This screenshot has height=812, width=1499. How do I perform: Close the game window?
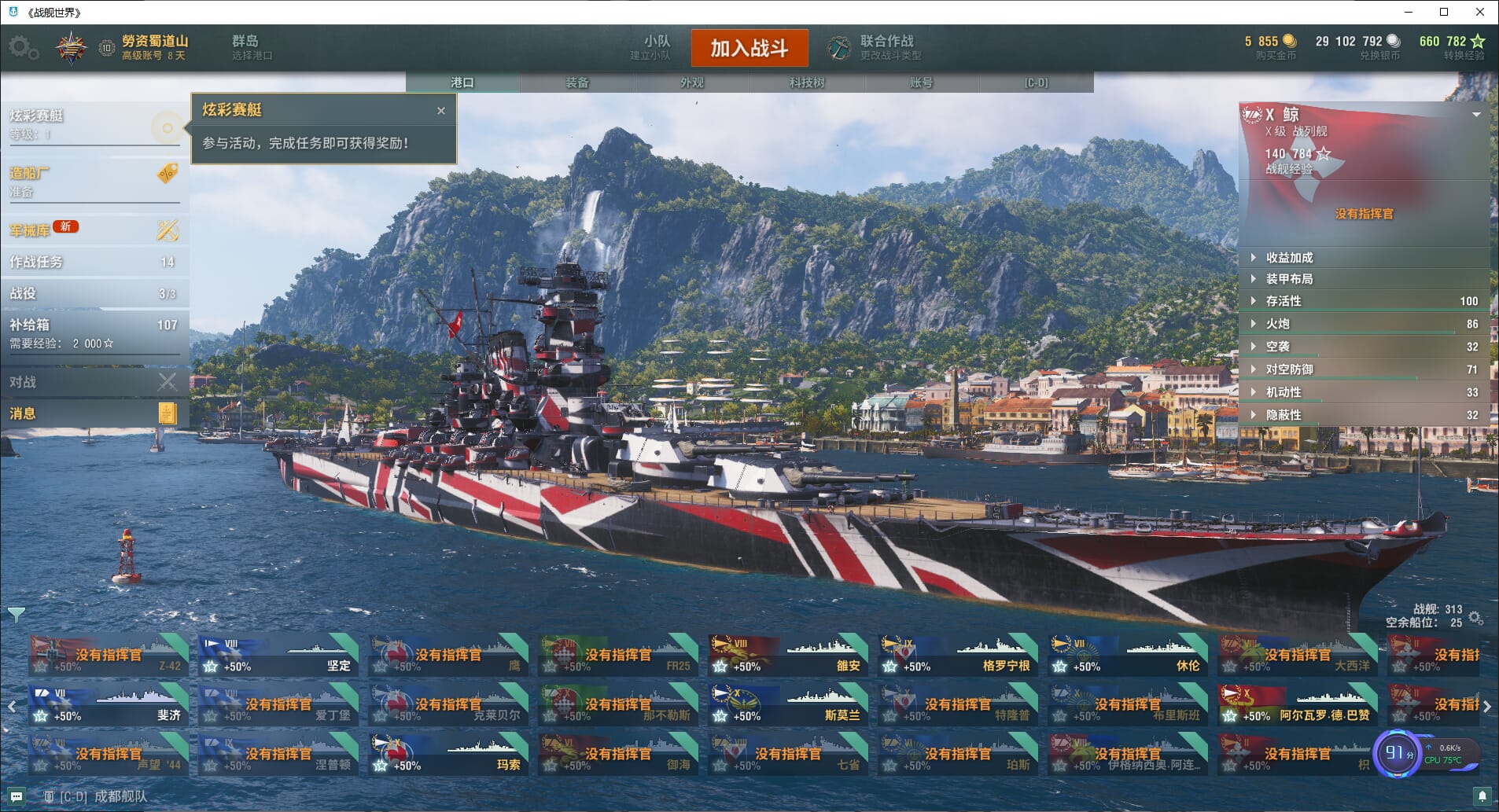pos(1480,12)
